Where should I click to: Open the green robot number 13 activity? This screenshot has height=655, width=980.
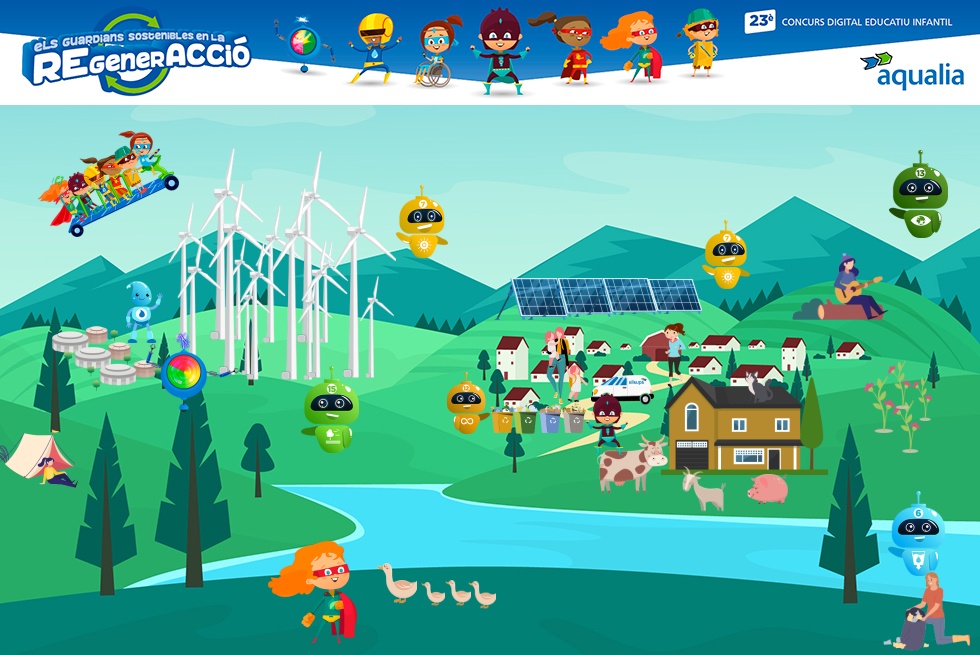pyautogui.click(x=919, y=198)
